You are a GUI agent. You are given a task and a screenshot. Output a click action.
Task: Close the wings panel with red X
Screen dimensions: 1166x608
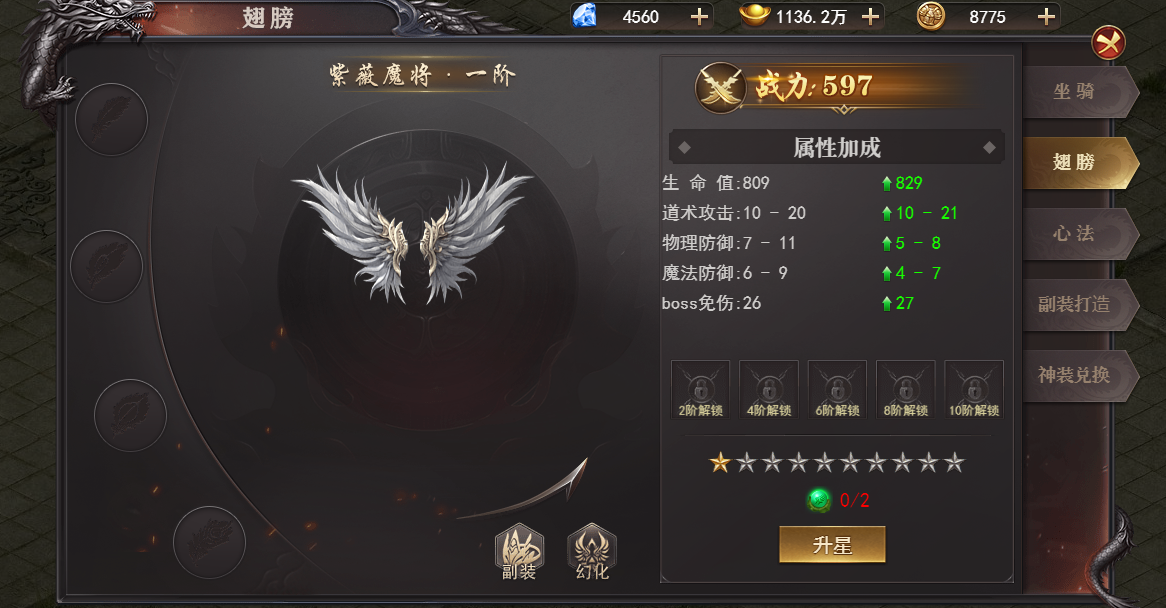(x=1108, y=42)
